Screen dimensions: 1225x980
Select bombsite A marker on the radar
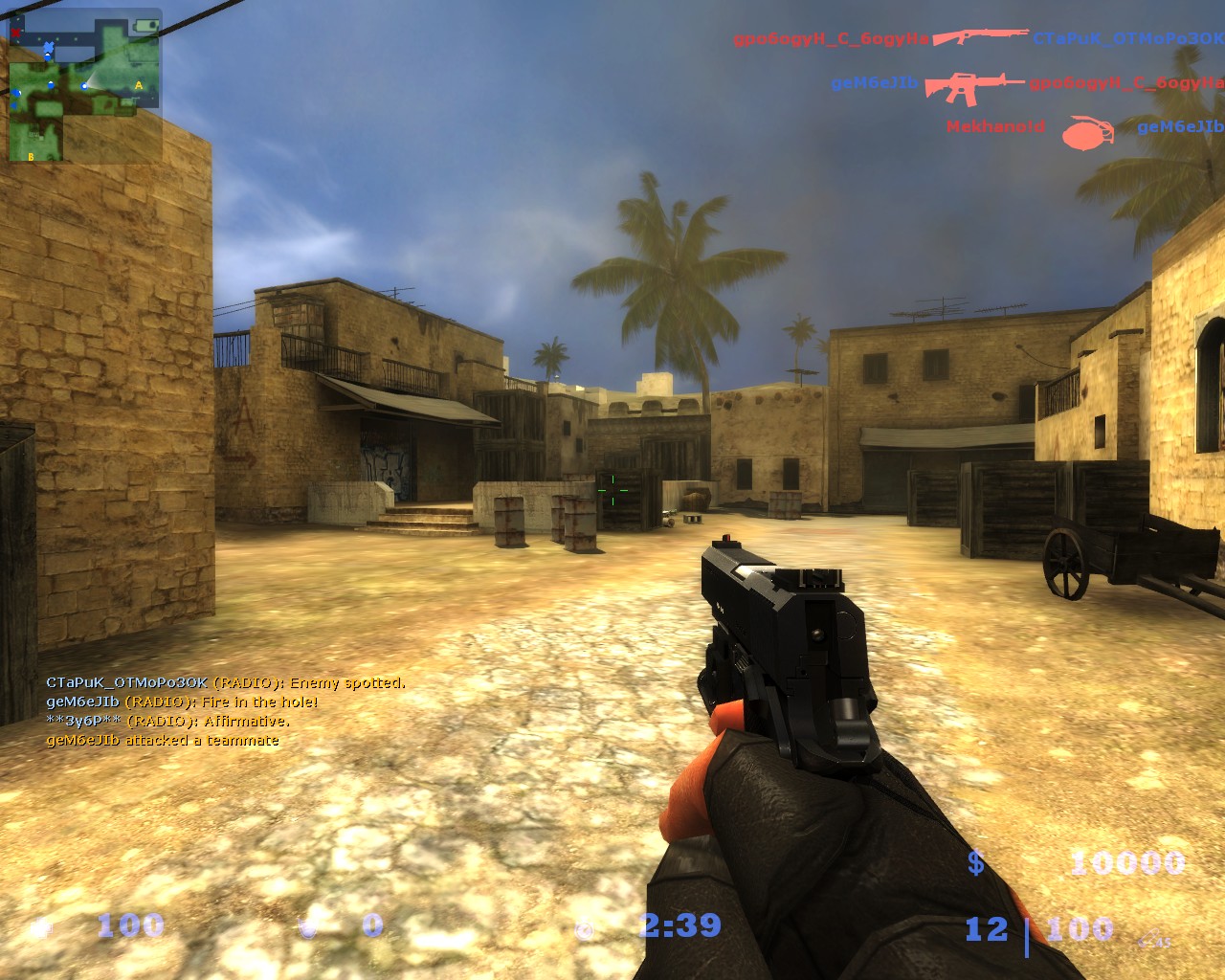tap(139, 86)
